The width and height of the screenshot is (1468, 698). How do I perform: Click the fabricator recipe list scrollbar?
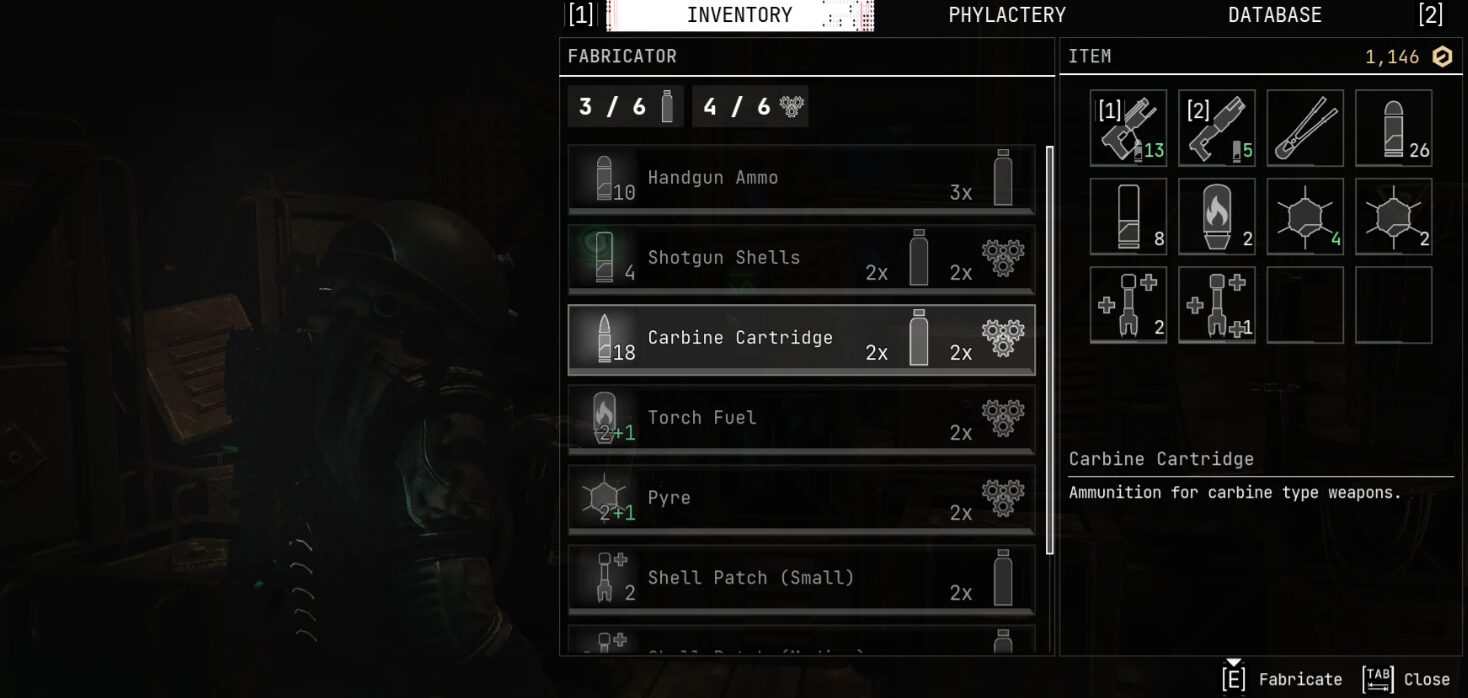[1046, 350]
